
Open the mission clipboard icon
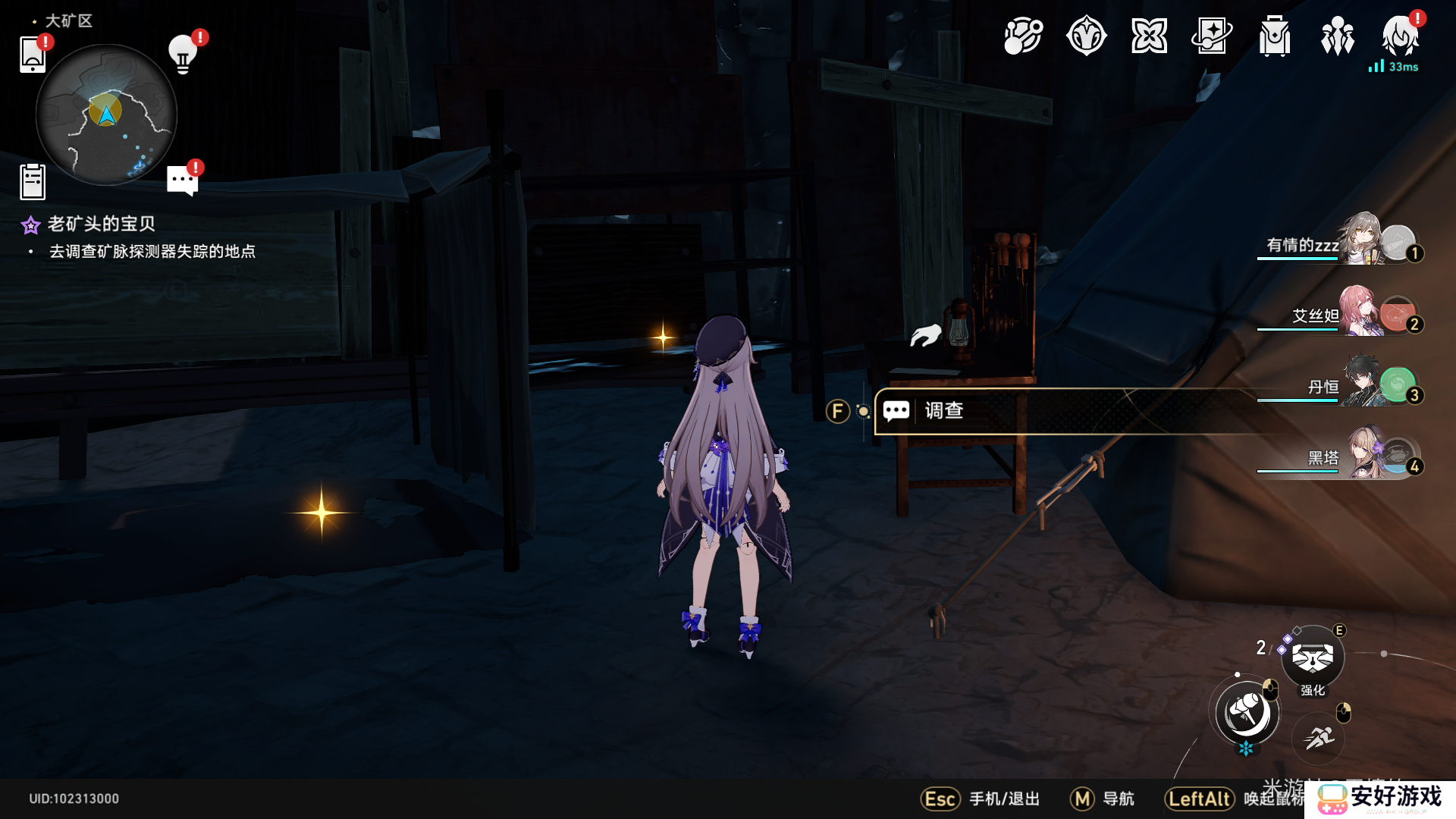[x=33, y=182]
